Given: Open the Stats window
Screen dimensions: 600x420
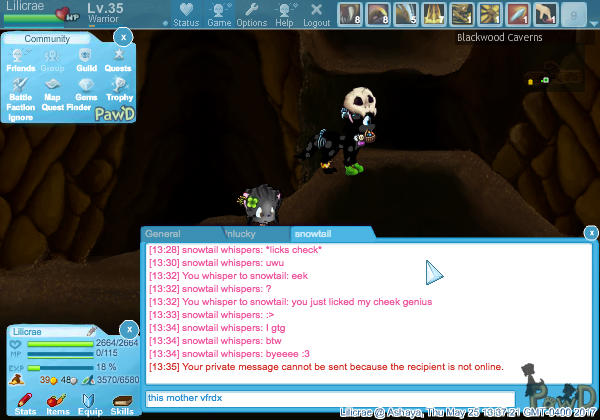Looking at the screenshot, I should [x=26, y=404].
